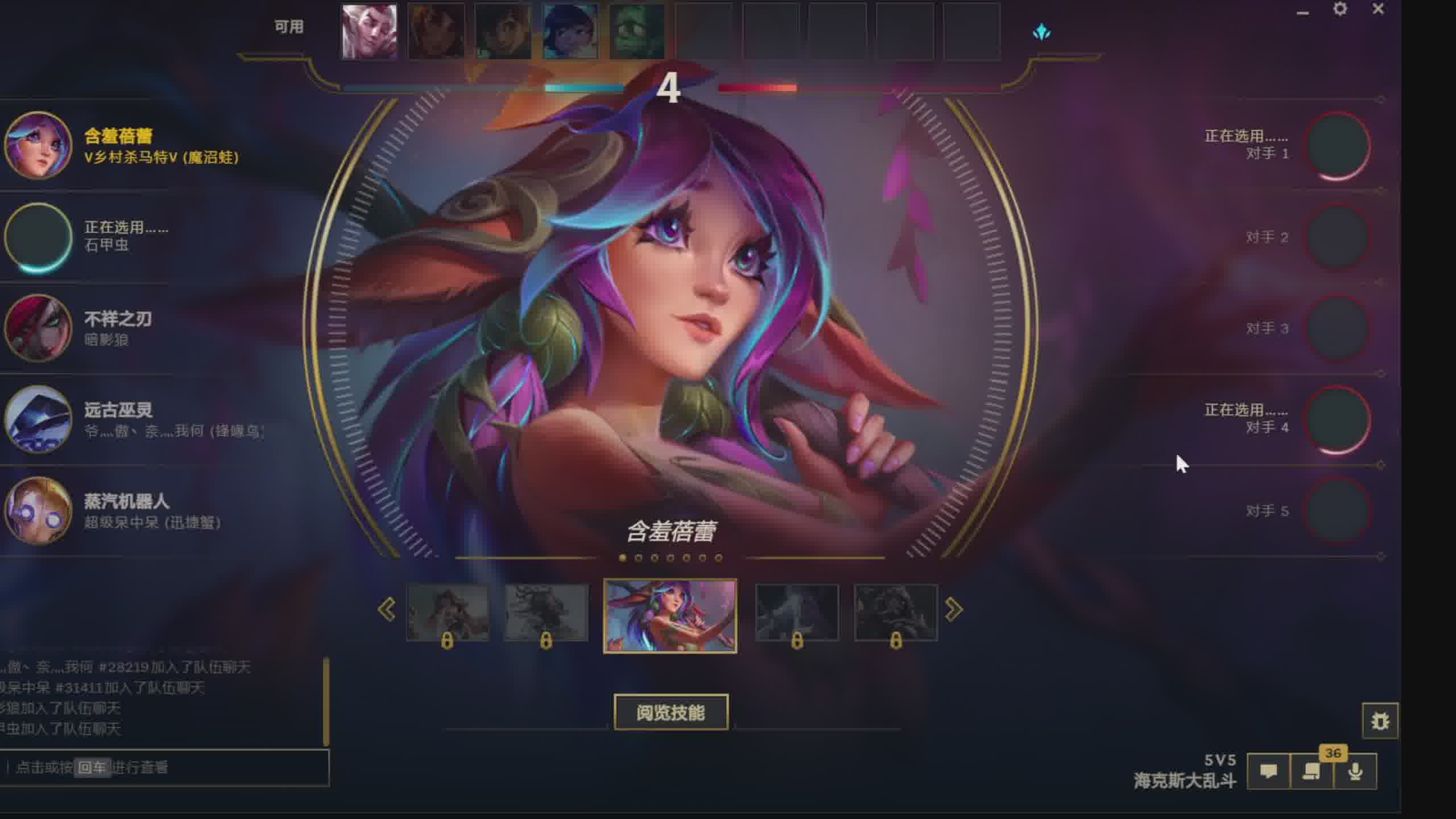Click the blue crystal reroll icon
The height and width of the screenshot is (819, 1456).
pyautogui.click(x=1041, y=32)
